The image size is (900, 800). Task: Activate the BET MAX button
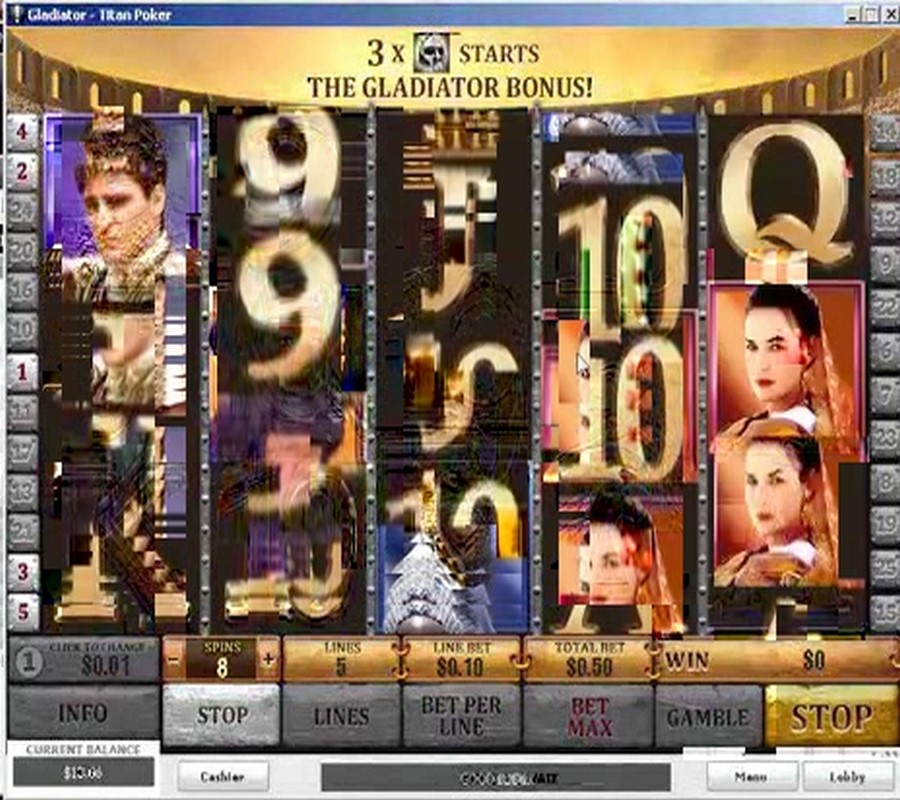[589, 715]
